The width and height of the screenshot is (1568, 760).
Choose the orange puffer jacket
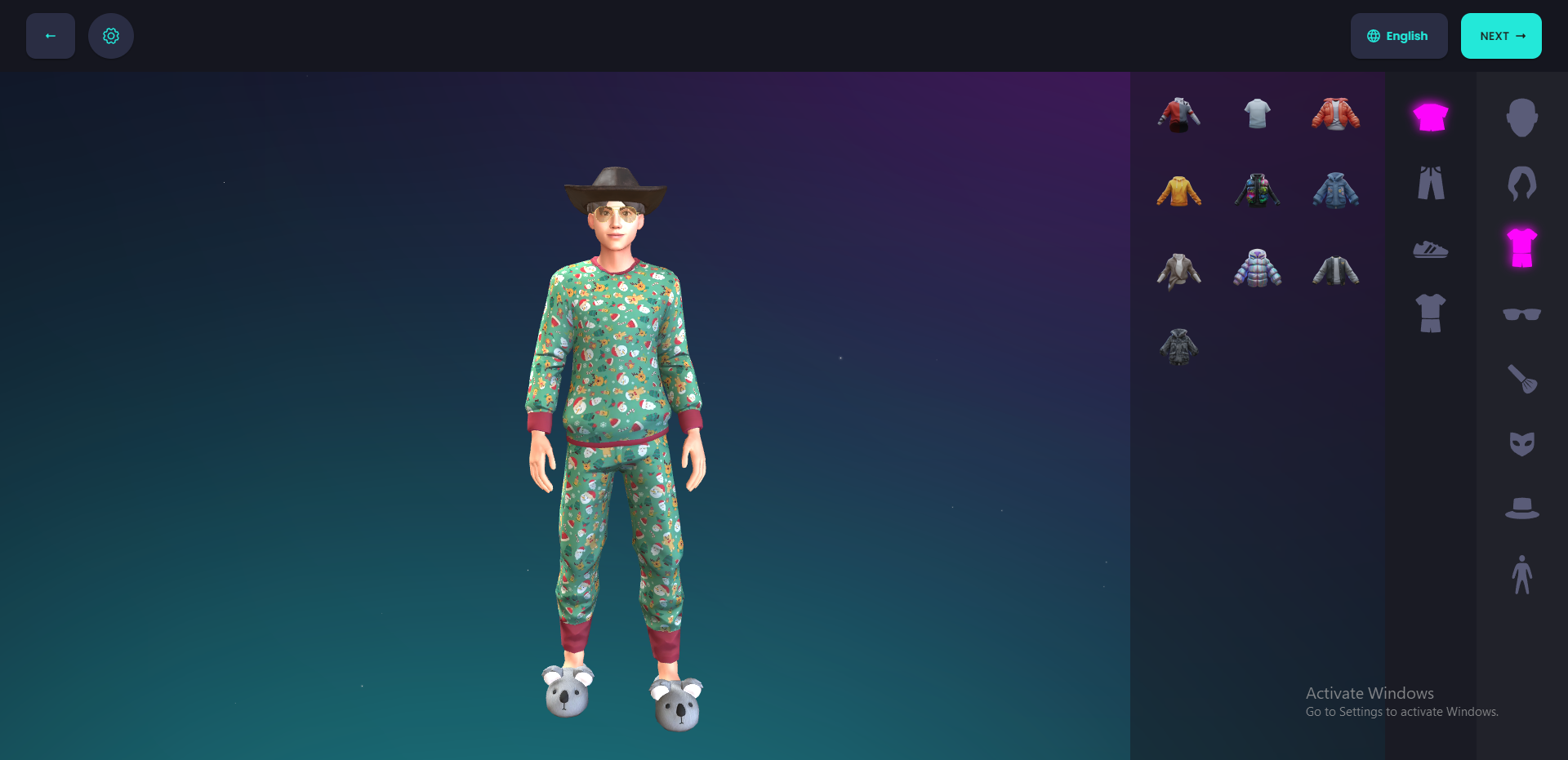[1336, 113]
